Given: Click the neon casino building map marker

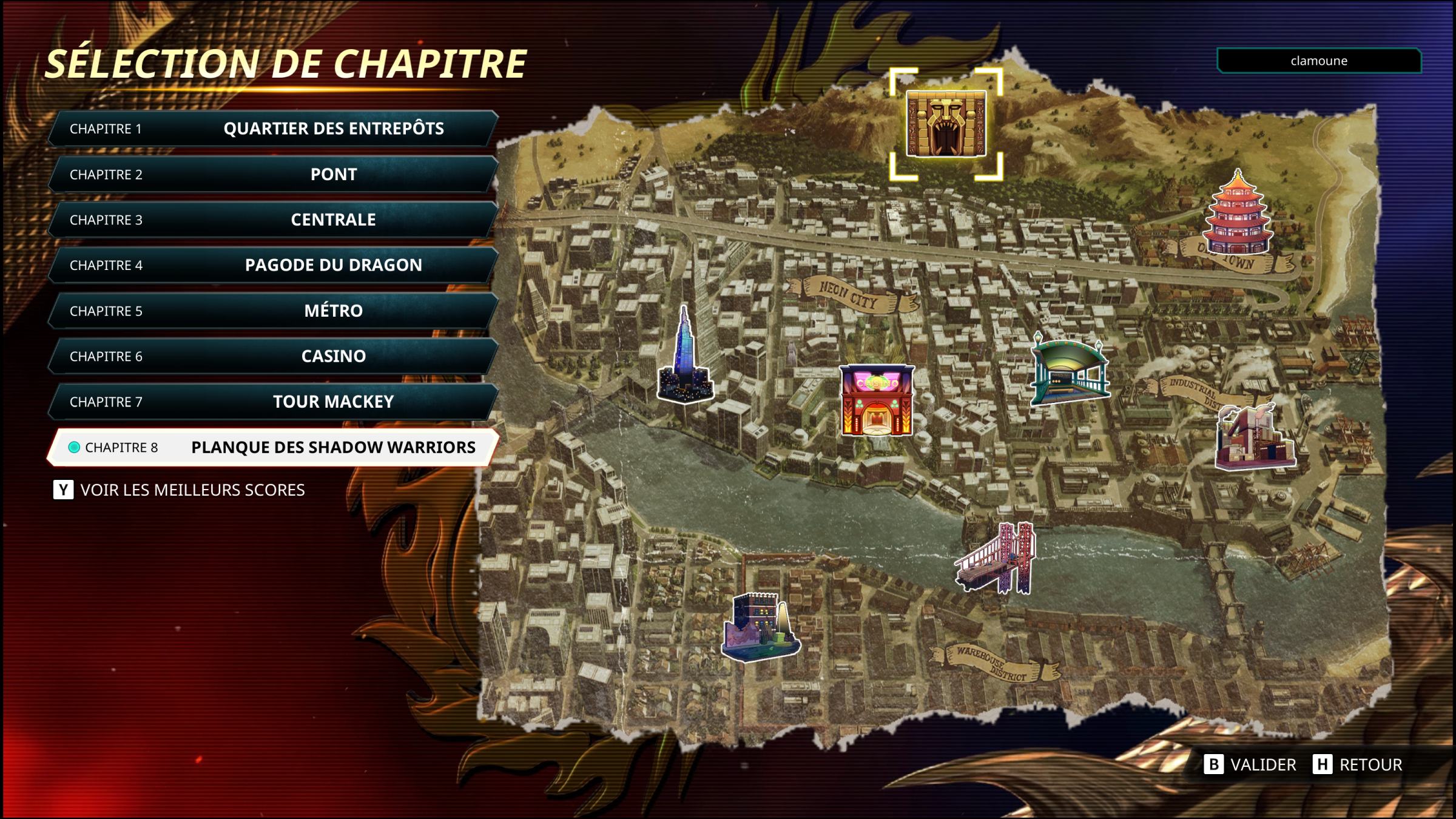Looking at the screenshot, I should click(877, 400).
